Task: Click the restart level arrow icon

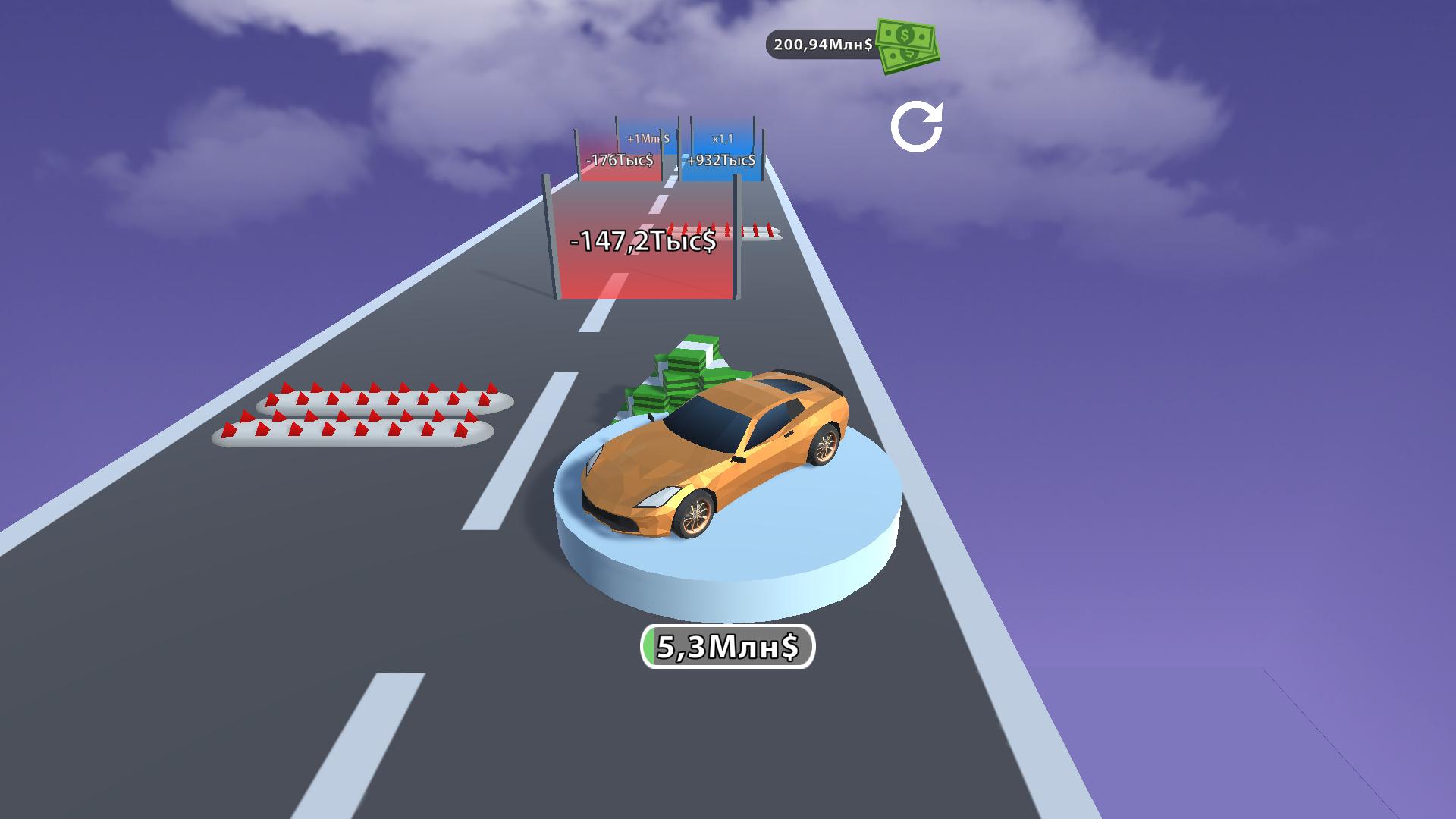Action: click(918, 127)
